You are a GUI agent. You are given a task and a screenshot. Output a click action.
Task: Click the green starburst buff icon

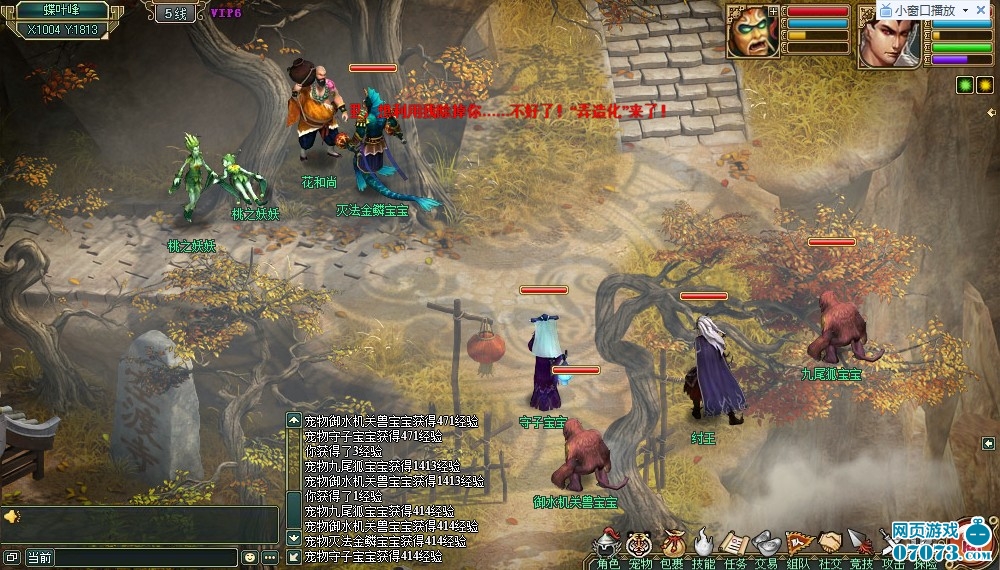(965, 85)
